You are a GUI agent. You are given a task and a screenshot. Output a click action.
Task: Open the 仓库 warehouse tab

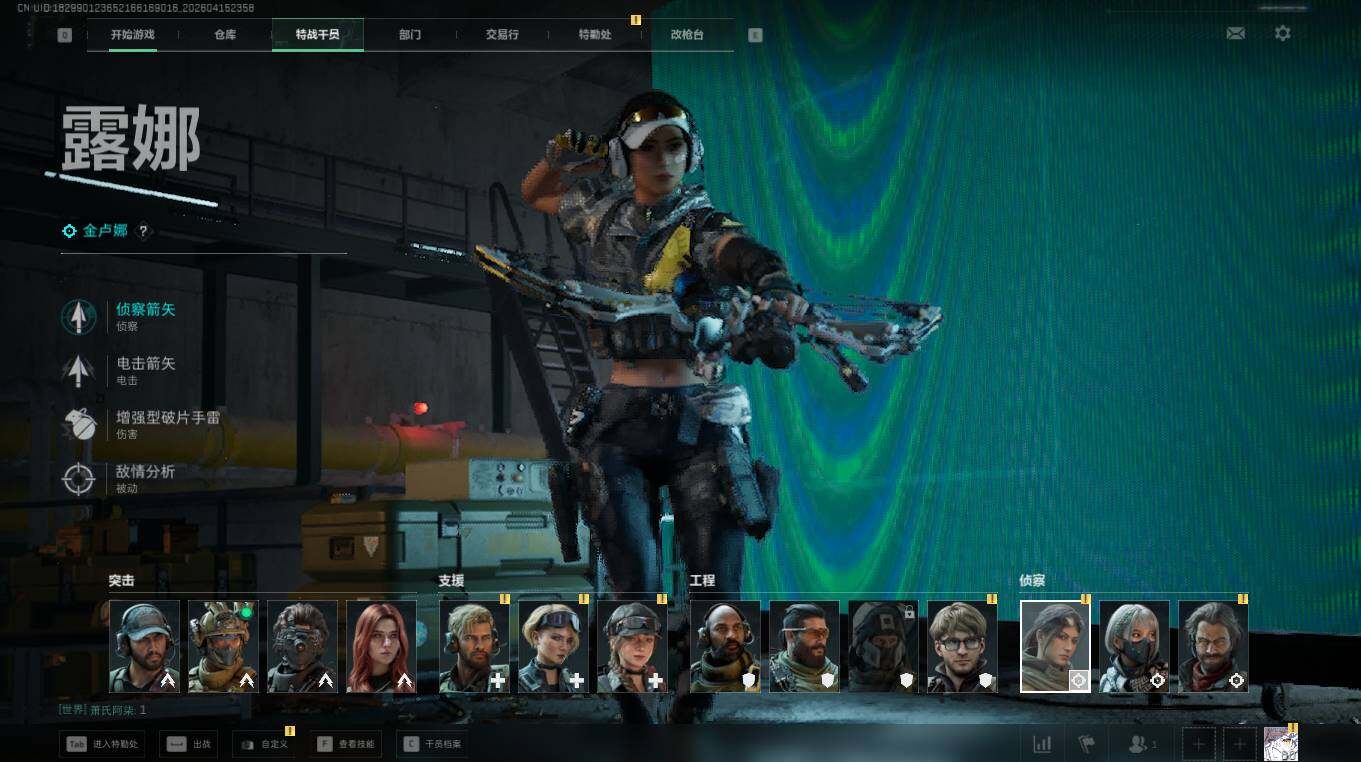coord(225,34)
